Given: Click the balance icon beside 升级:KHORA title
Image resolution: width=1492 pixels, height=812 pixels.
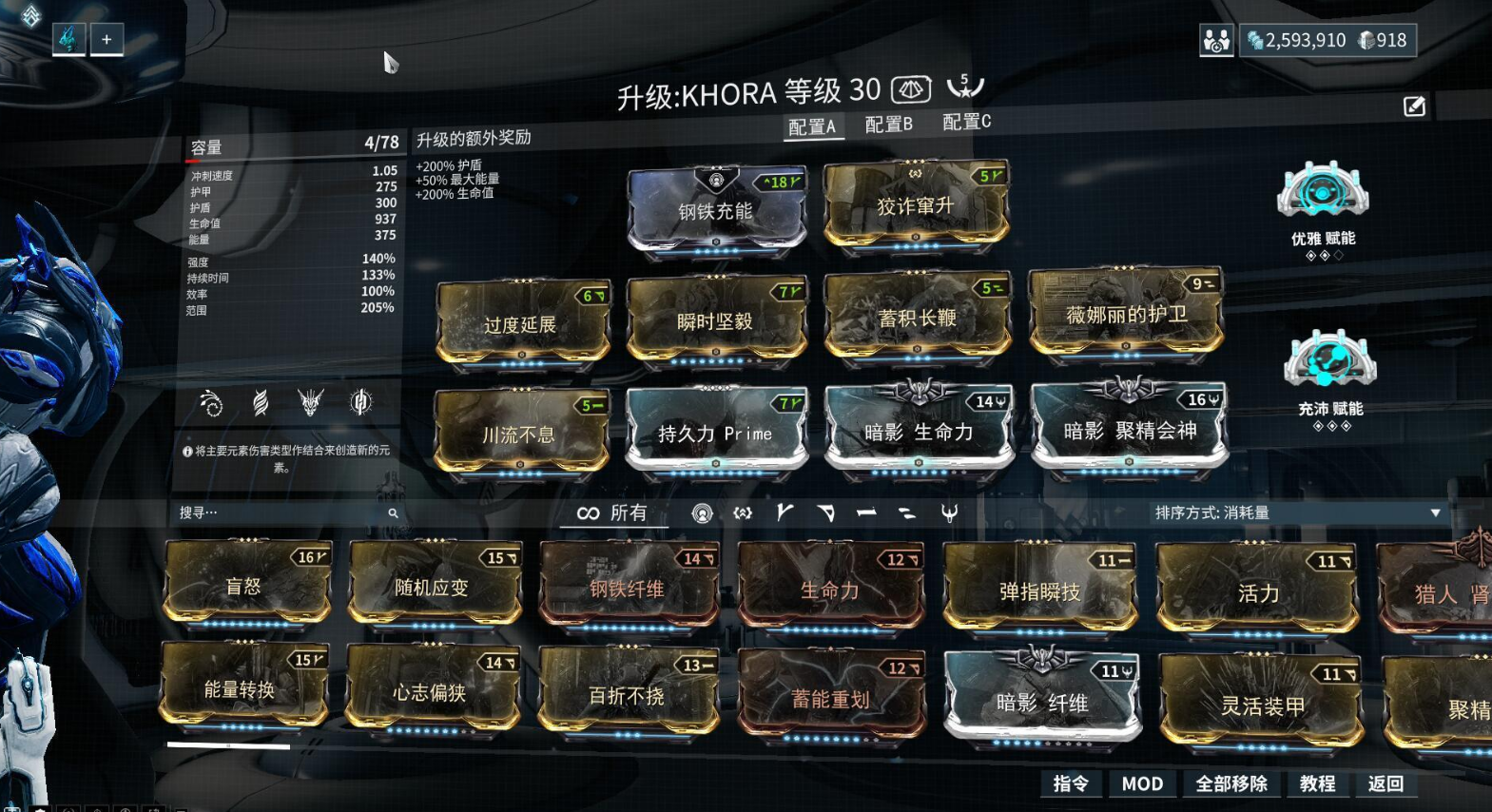Looking at the screenshot, I should pyautogui.click(x=910, y=90).
